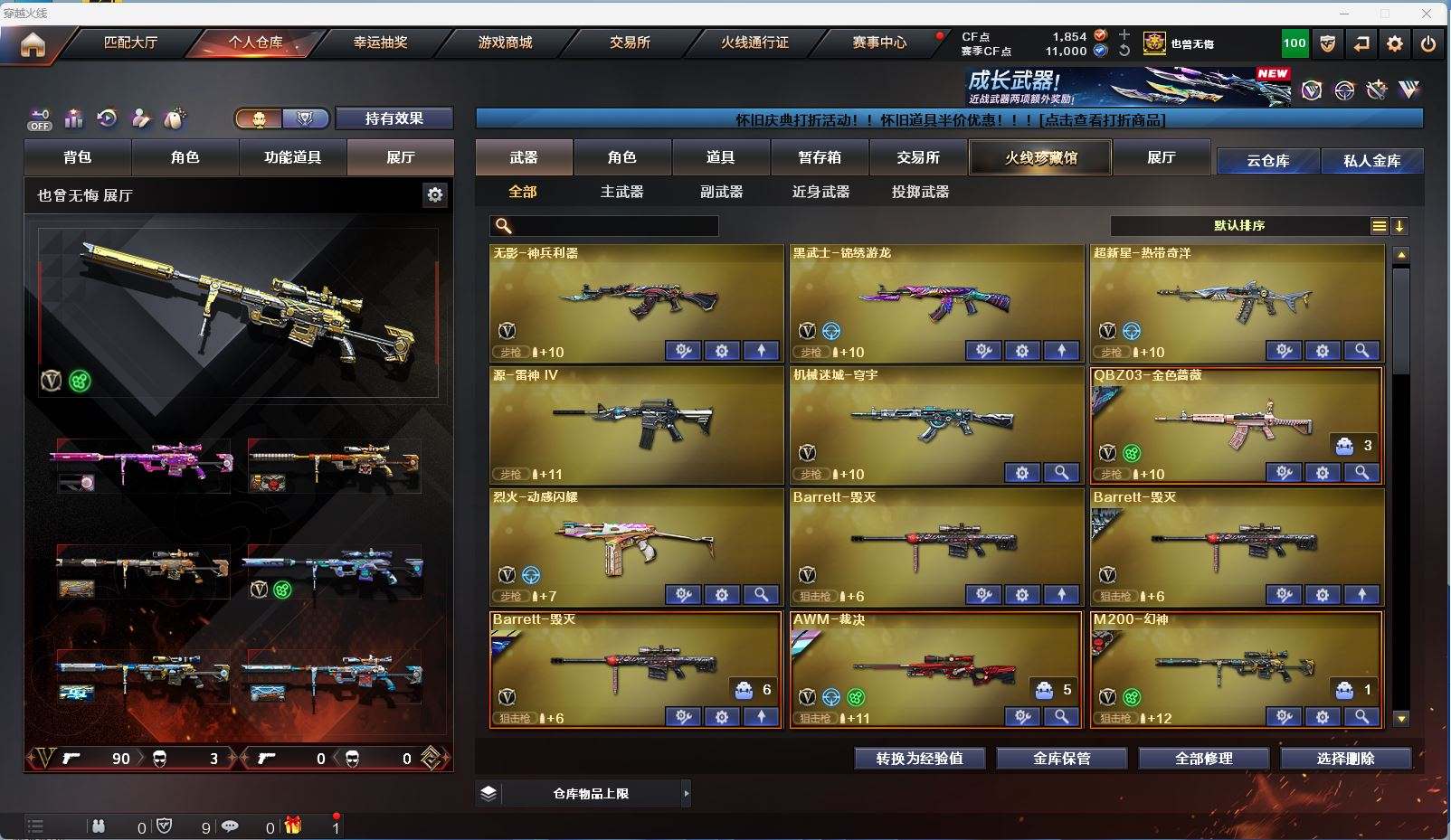The image size is (1451, 840).
Task: Open the 幸运抽奖 lucky draw page
Action: (x=380, y=42)
